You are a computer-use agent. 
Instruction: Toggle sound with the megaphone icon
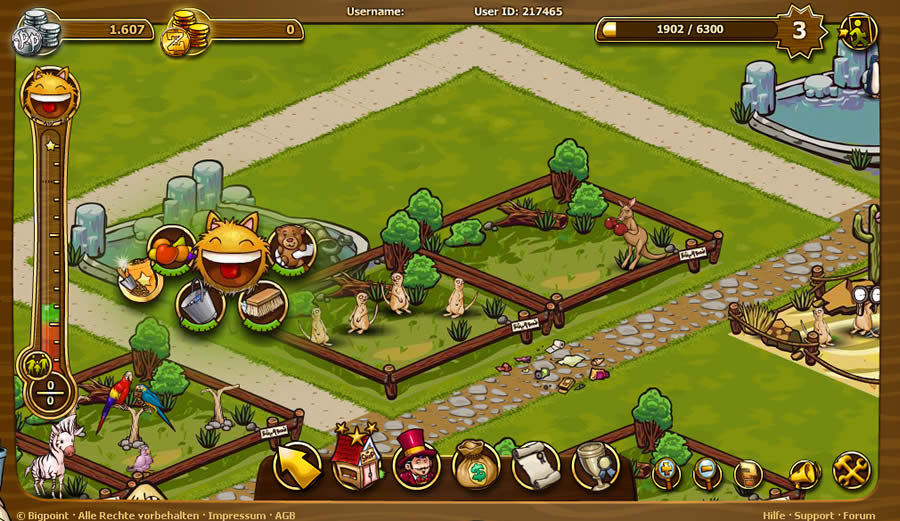tap(805, 473)
